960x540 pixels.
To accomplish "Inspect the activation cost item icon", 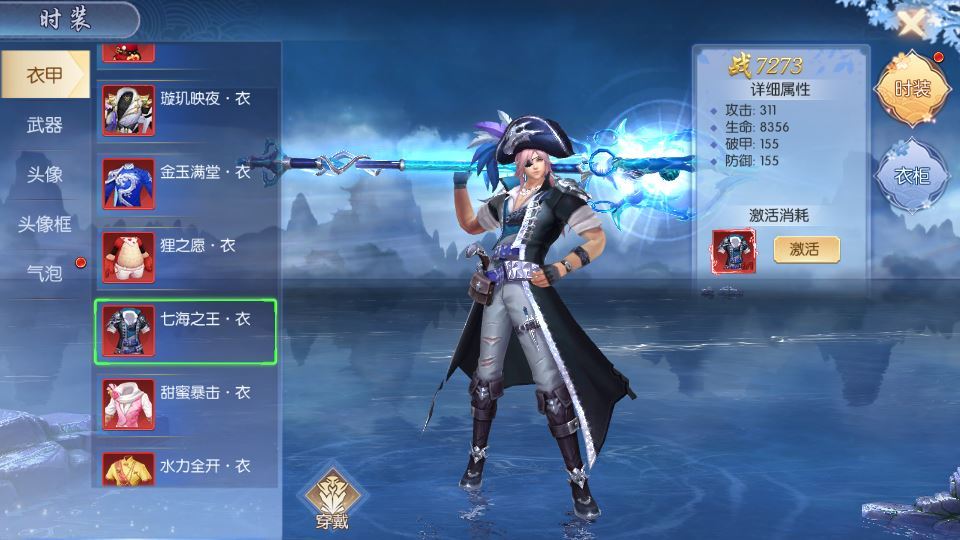I will pos(734,251).
